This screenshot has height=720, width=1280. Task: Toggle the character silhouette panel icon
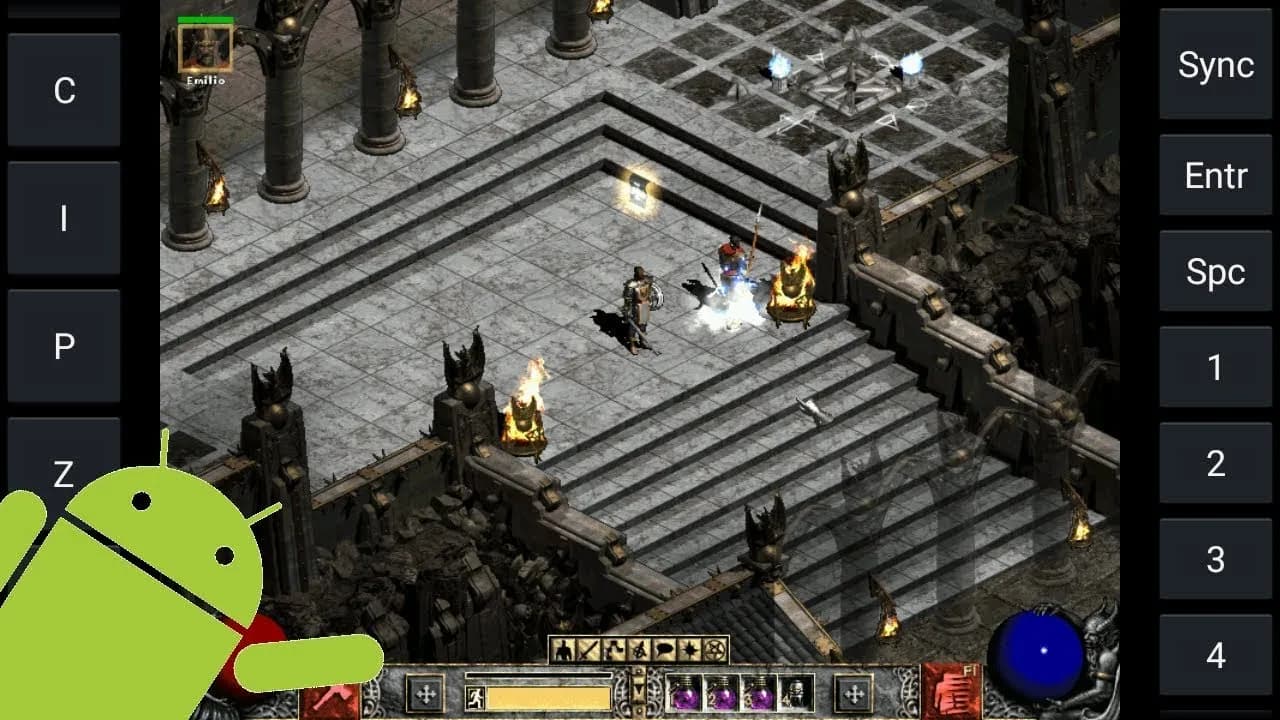[564, 649]
